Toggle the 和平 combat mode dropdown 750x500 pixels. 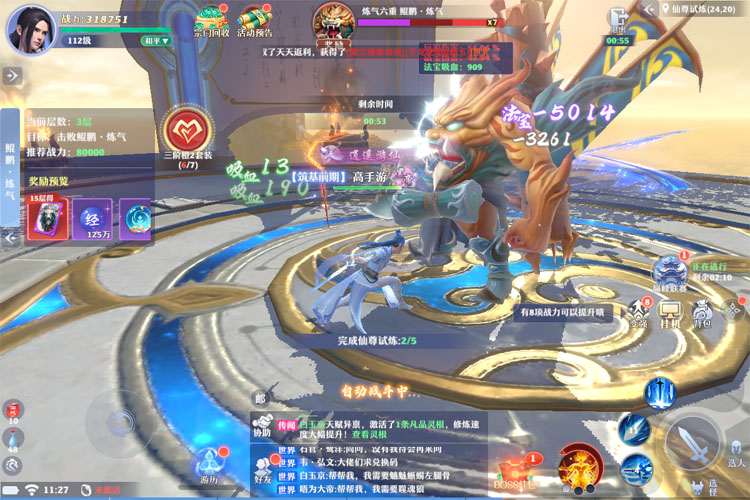(155, 41)
